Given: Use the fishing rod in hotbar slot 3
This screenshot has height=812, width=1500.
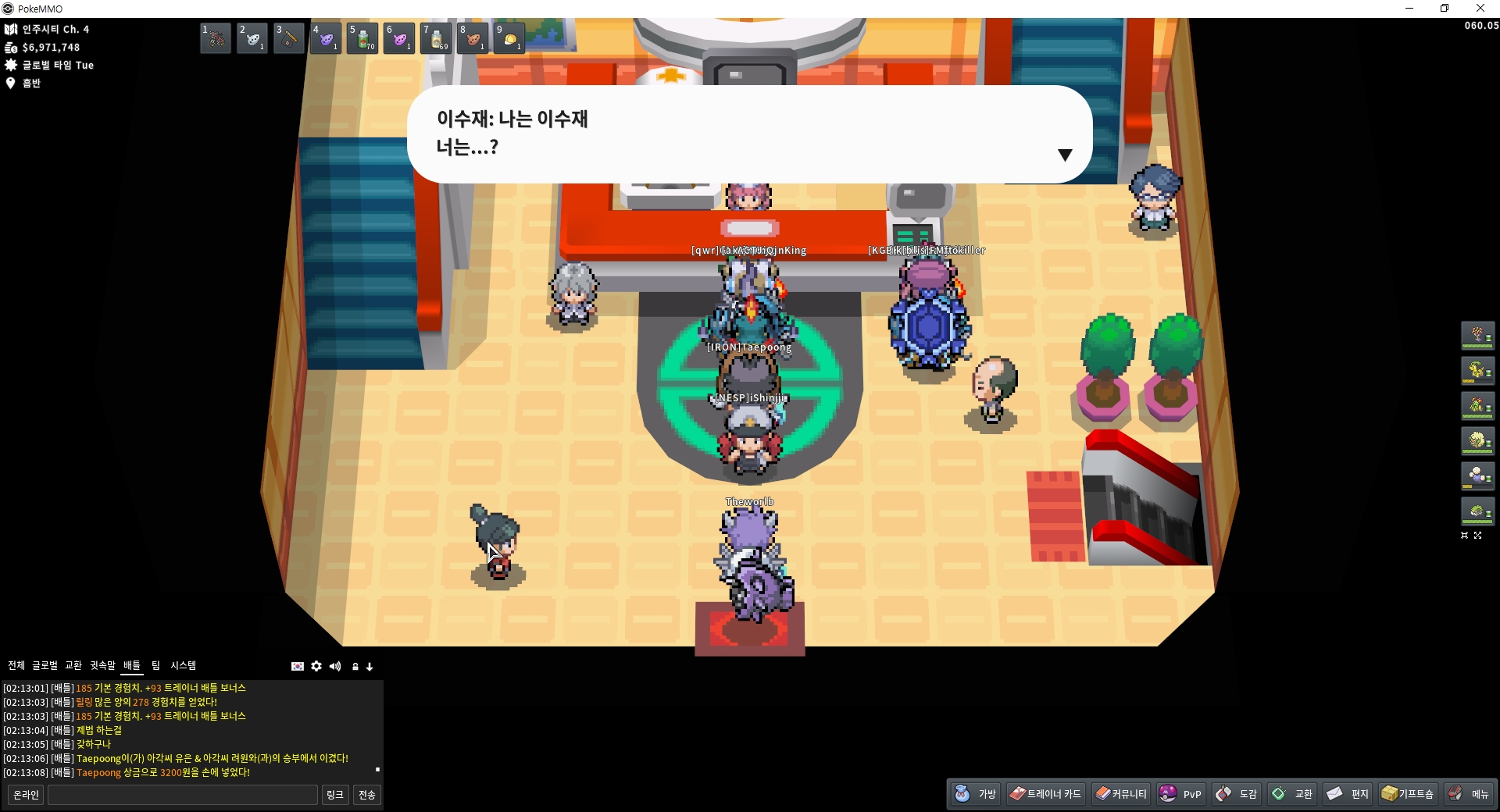Looking at the screenshot, I should tap(289, 38).
